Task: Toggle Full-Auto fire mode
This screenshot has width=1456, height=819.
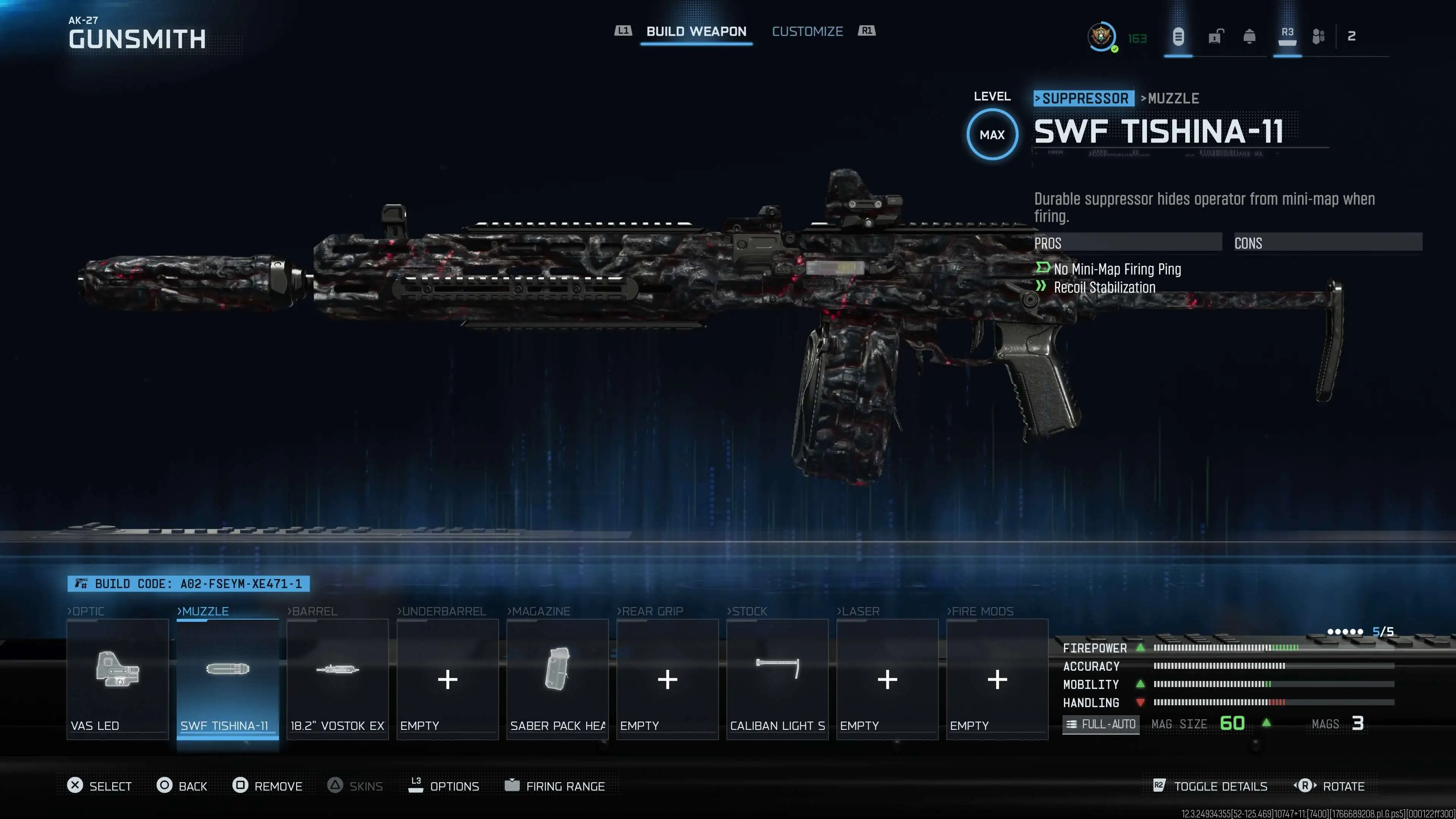Action: point(1100,723)
